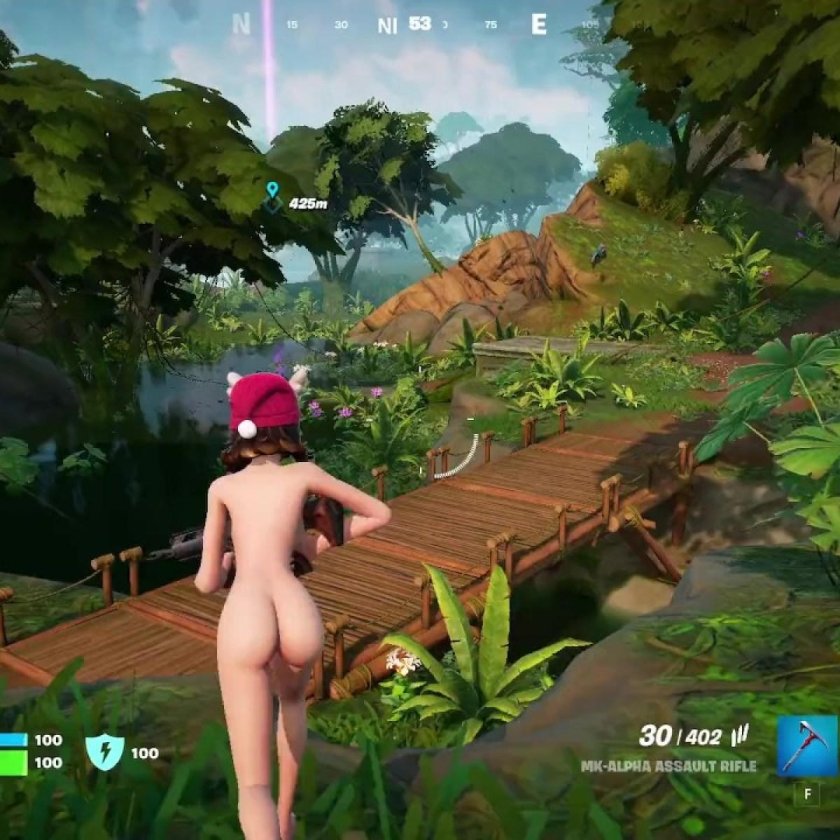
Task: Select the pickaxe slot
Action: [x=805, y=745]
